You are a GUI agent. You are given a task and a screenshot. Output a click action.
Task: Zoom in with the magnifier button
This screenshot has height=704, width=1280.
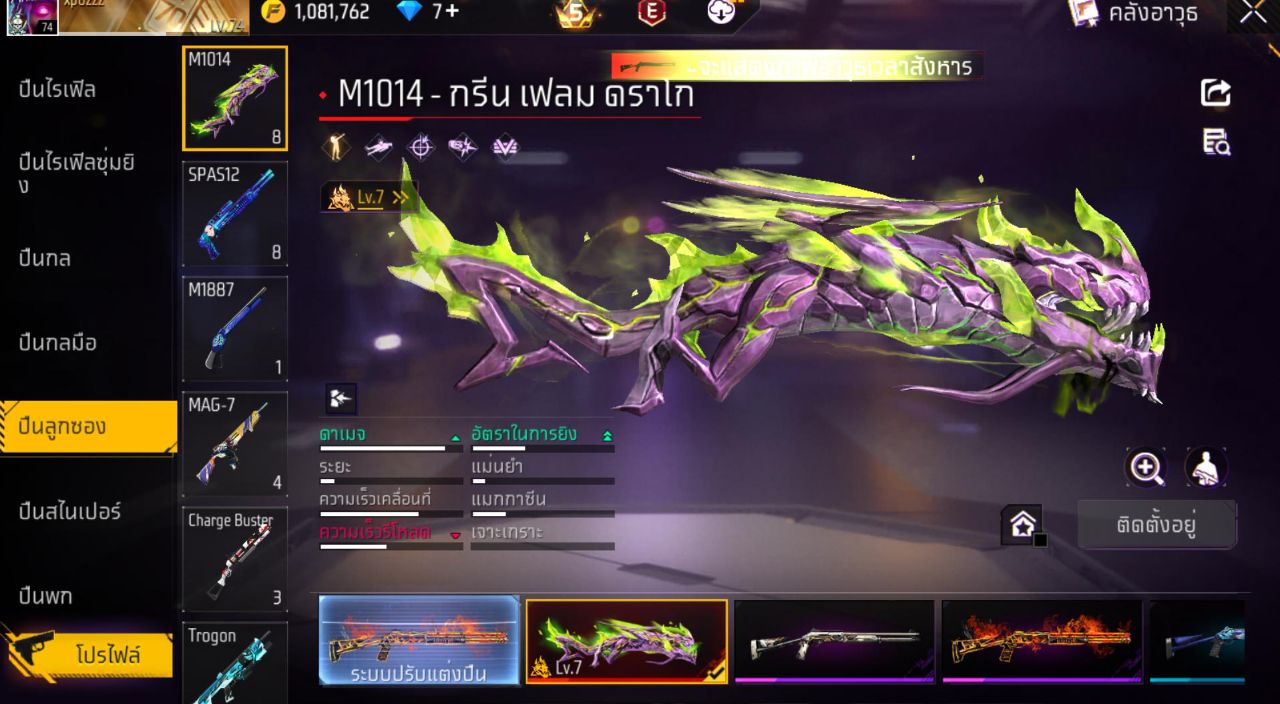(x=1146, y=467)
